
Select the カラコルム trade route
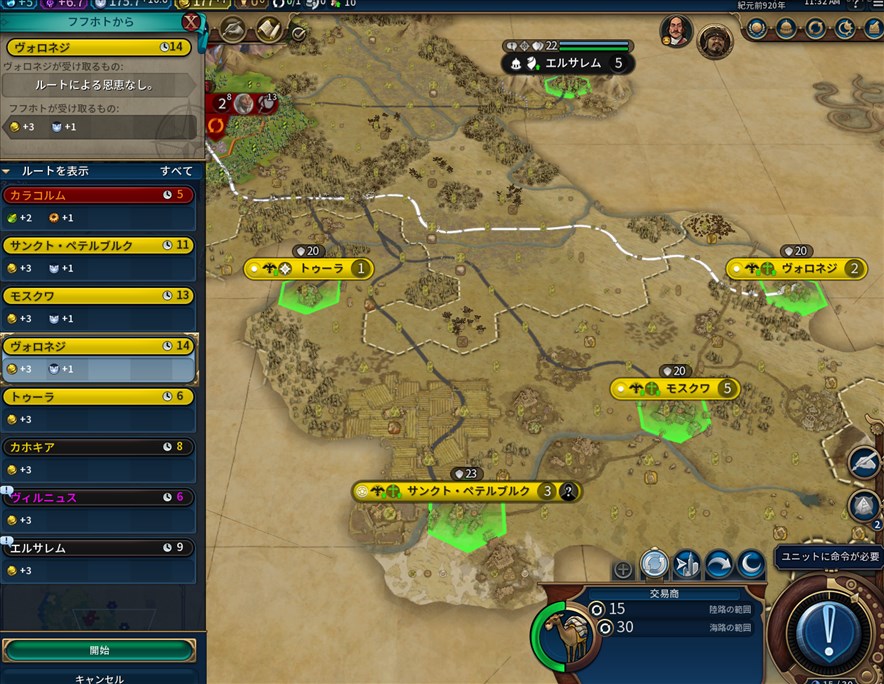tap(98, 195)
